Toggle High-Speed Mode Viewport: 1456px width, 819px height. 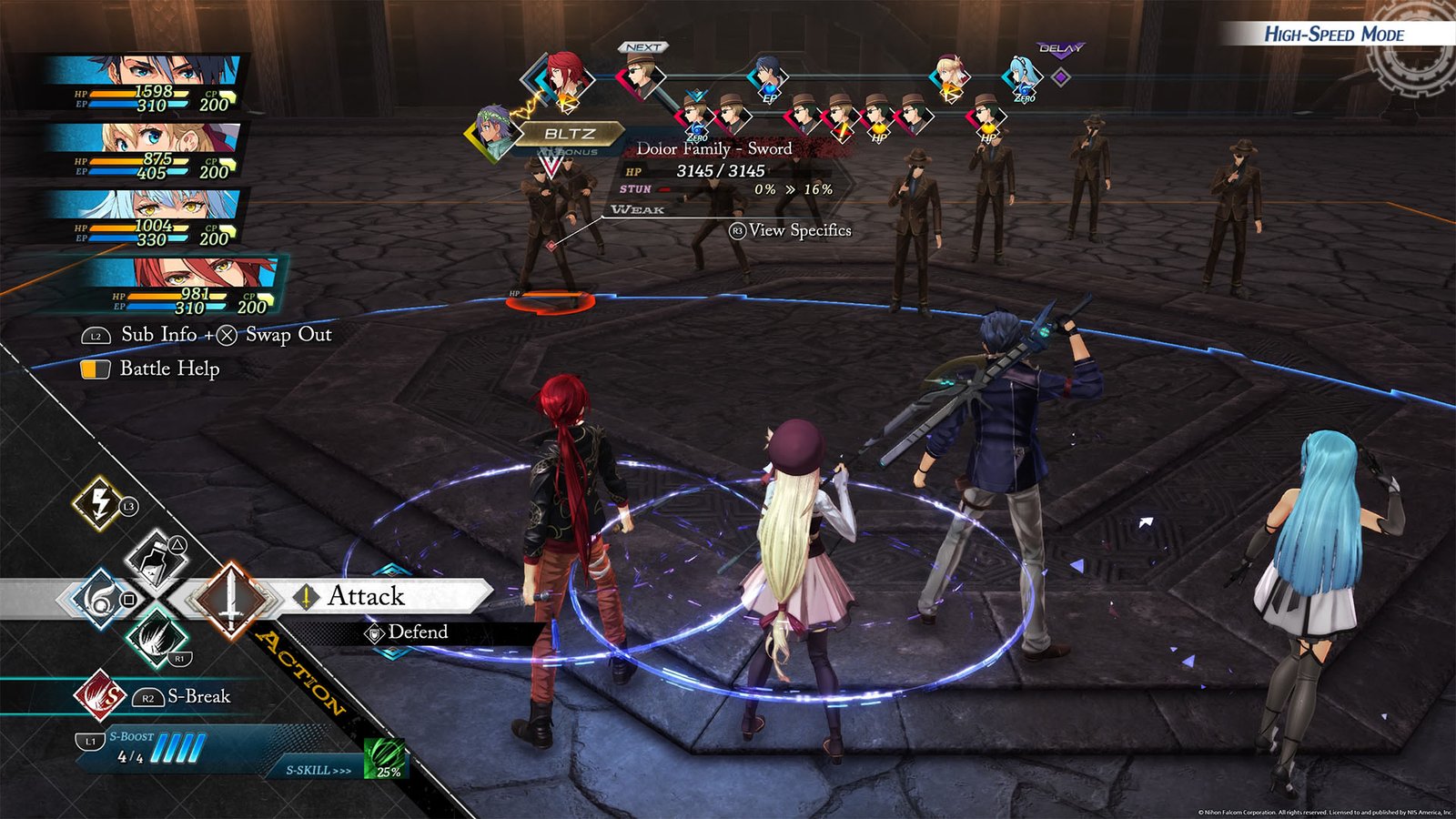coord(1336,36)
